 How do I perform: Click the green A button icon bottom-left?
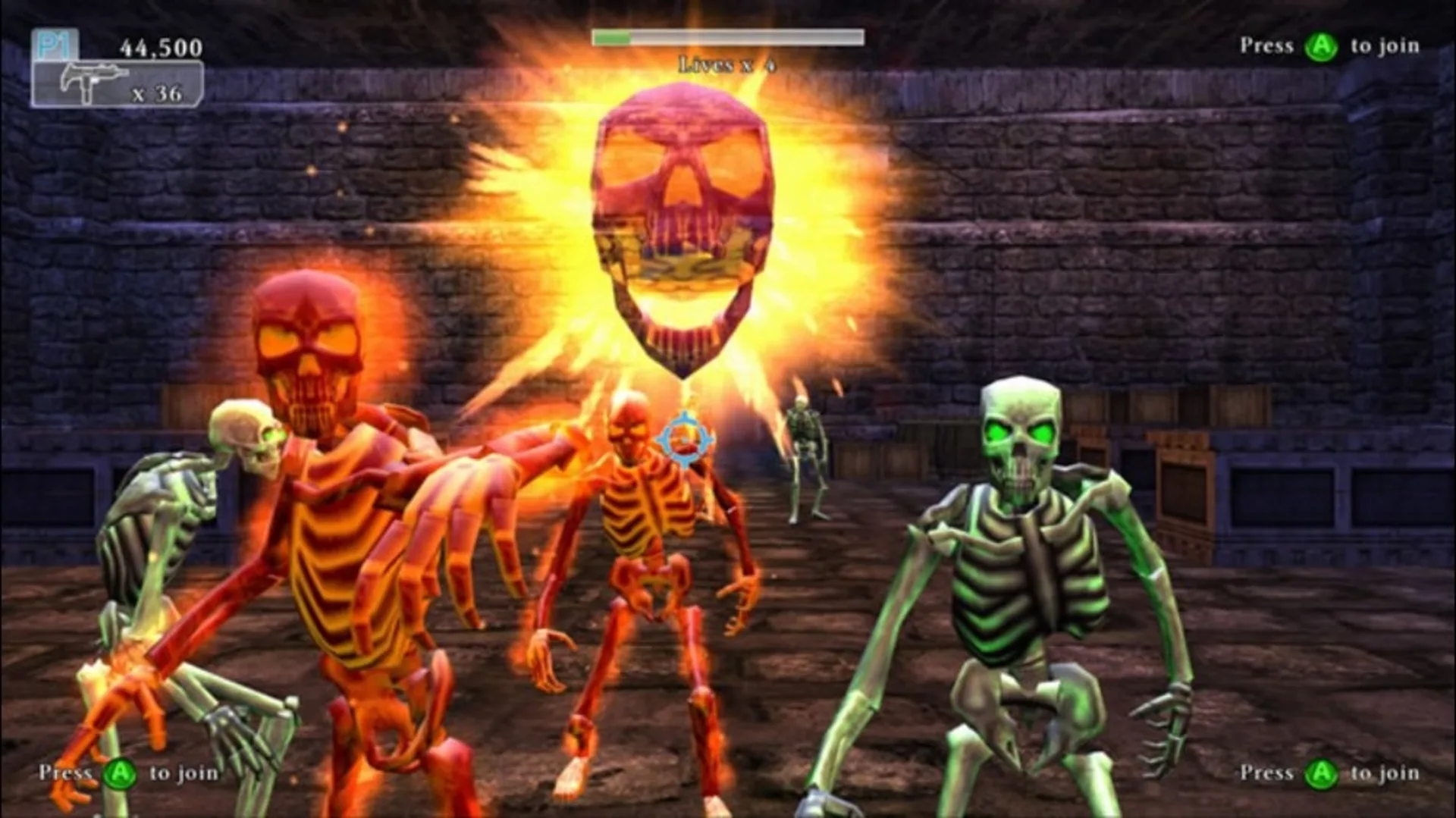[121, 773]
